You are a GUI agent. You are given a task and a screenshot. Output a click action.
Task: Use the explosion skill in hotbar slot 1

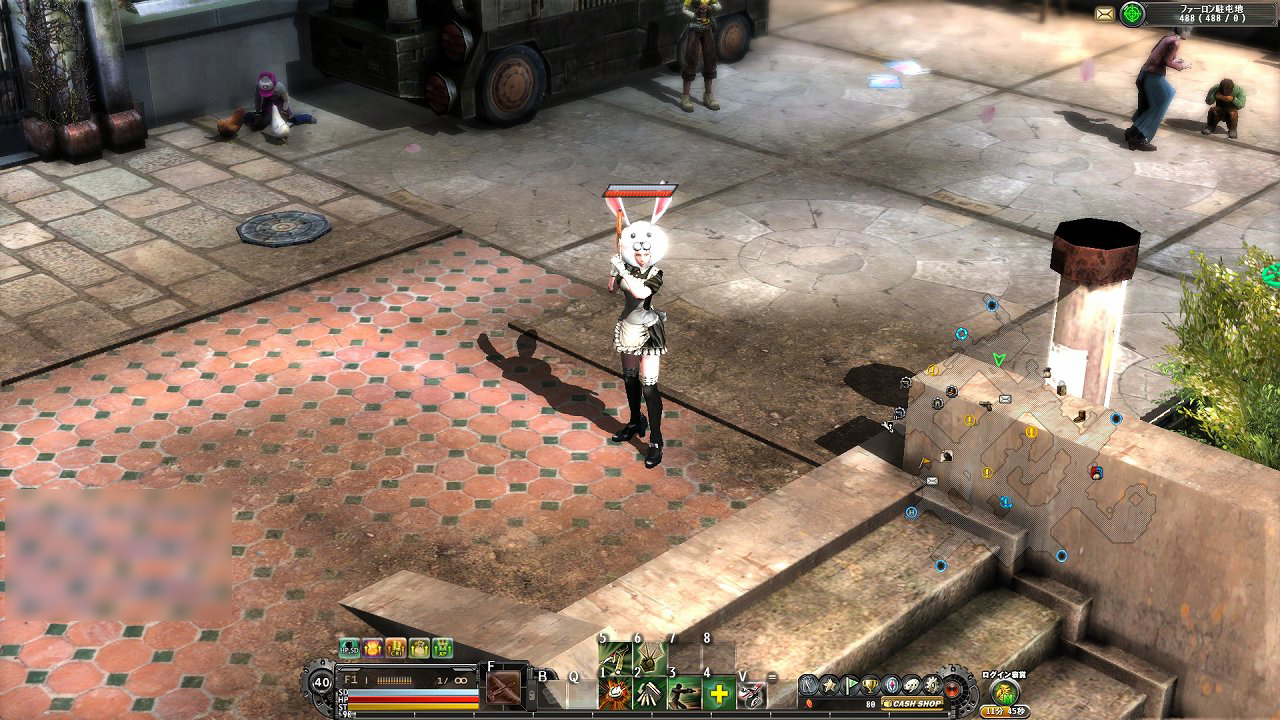tap(613, 693)
